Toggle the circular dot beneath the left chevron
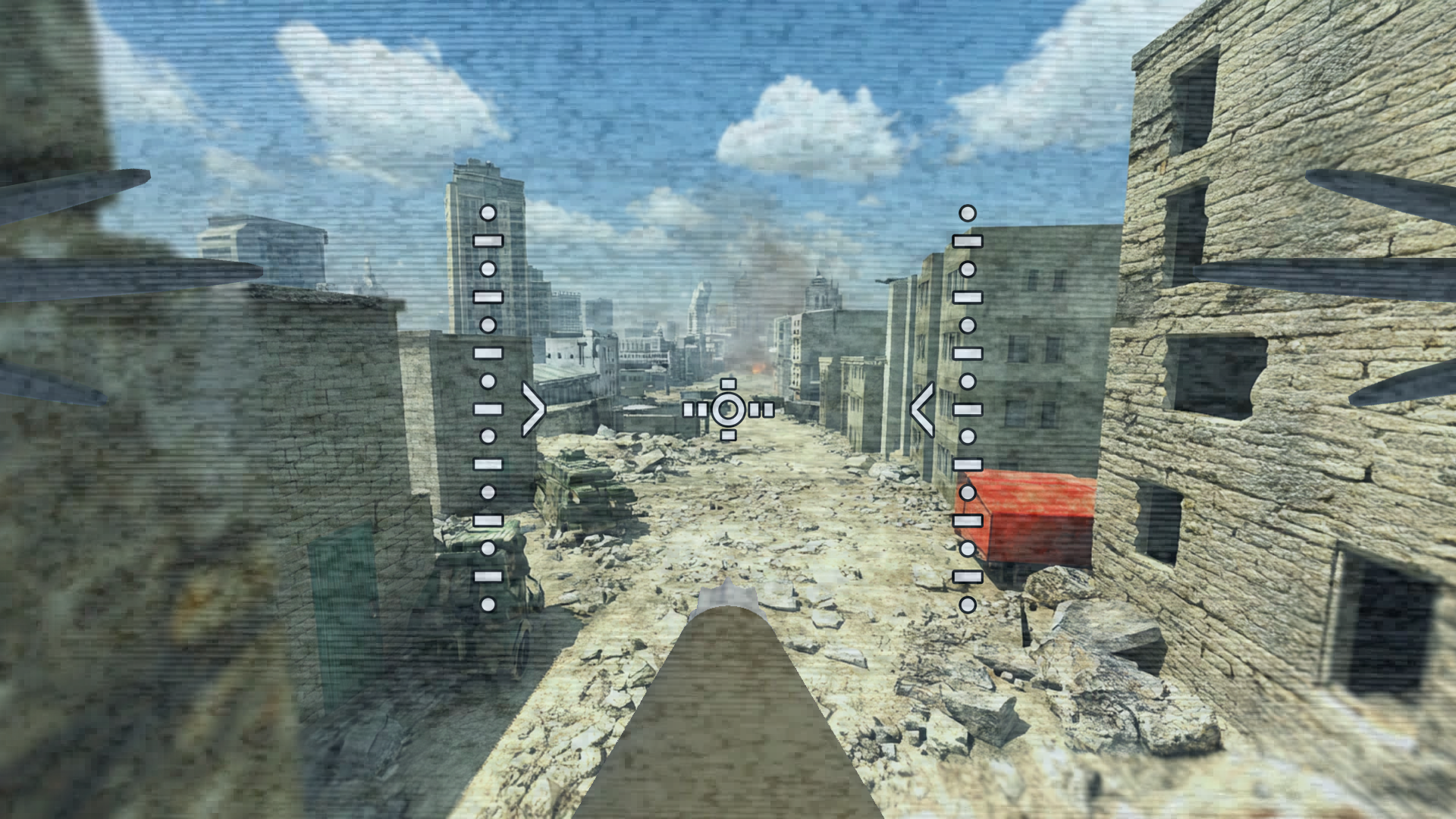The height and width of the screenshot is (819, 1456). (487, 436)
